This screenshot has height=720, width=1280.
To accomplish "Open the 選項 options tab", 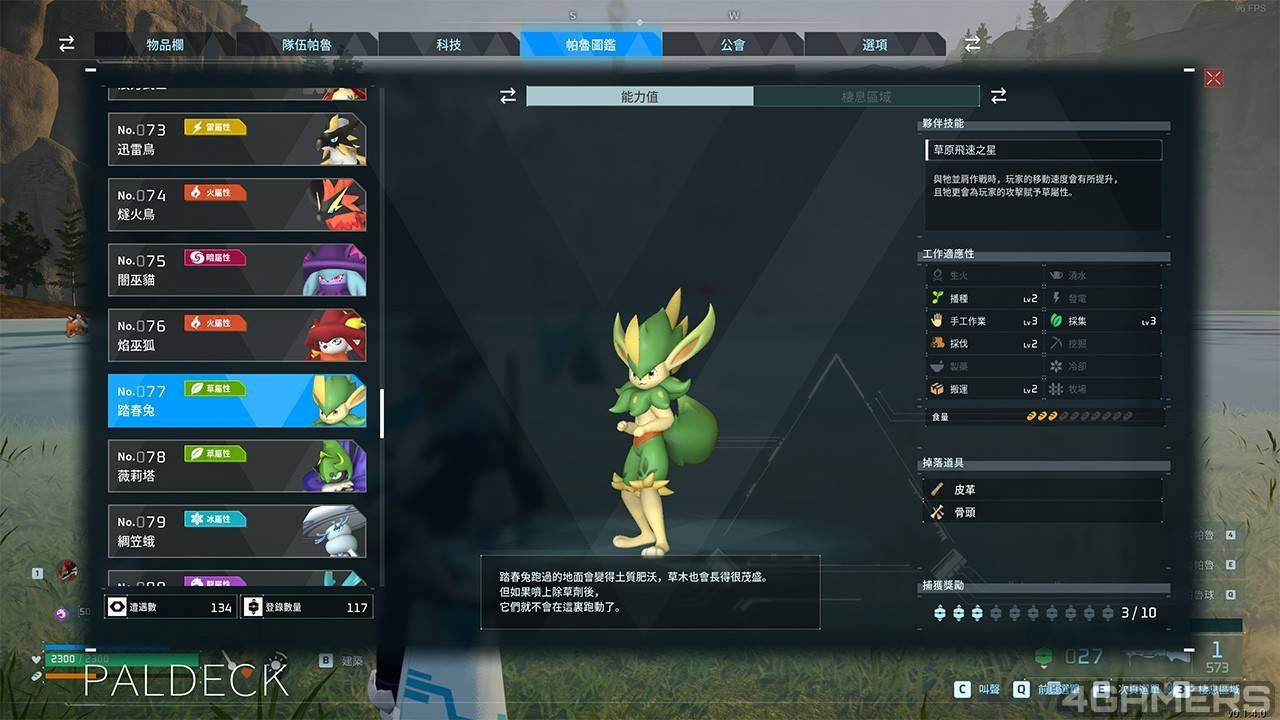I will [x=875, y=45].
